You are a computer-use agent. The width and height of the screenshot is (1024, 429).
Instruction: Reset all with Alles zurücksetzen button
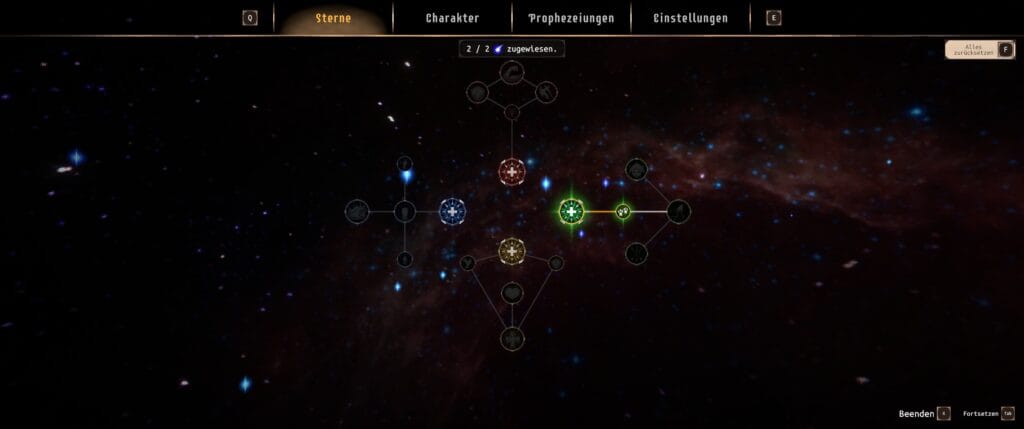point(980,49)
